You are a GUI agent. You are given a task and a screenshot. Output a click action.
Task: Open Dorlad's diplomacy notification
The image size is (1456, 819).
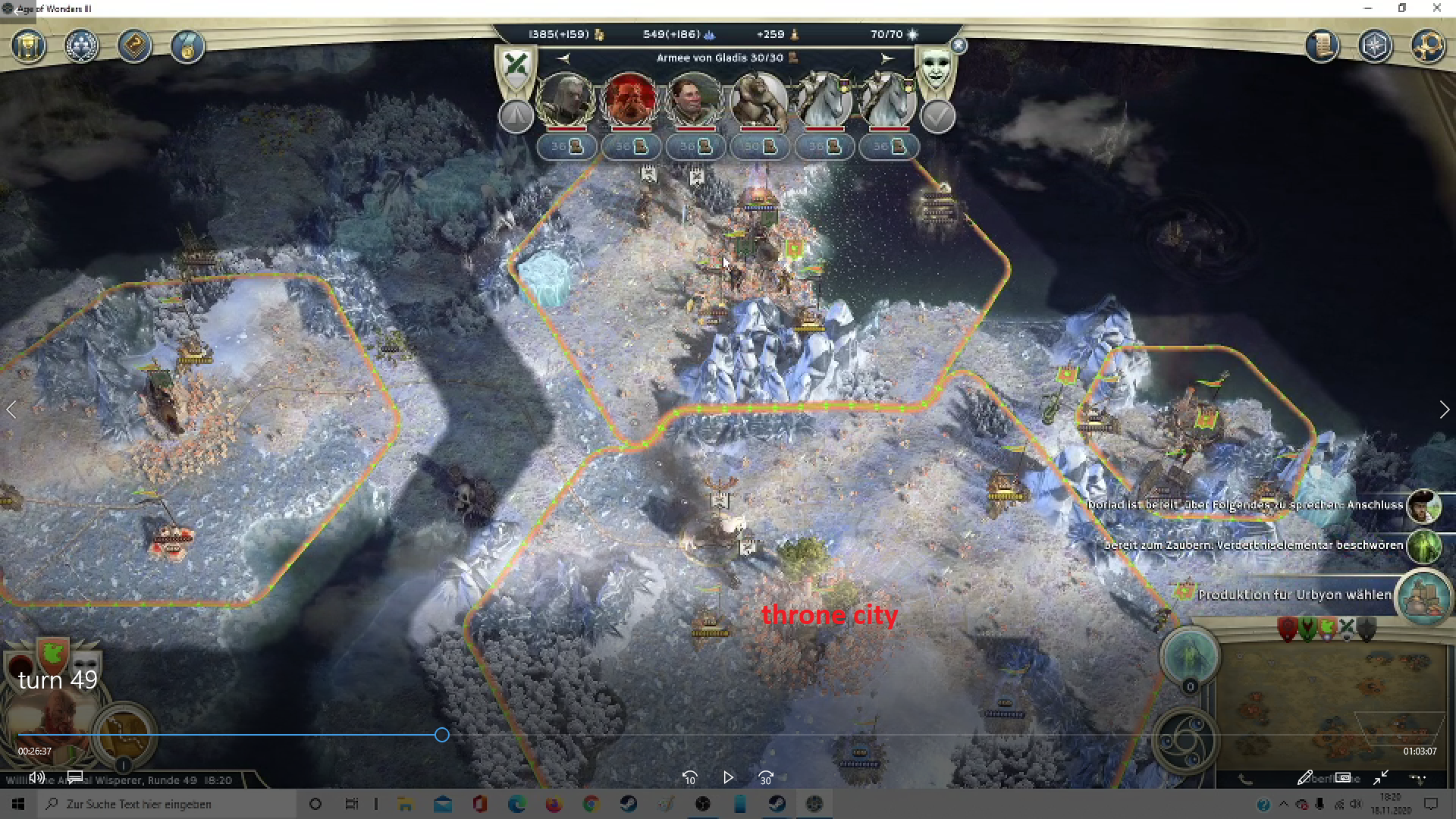coord(1423,506)
